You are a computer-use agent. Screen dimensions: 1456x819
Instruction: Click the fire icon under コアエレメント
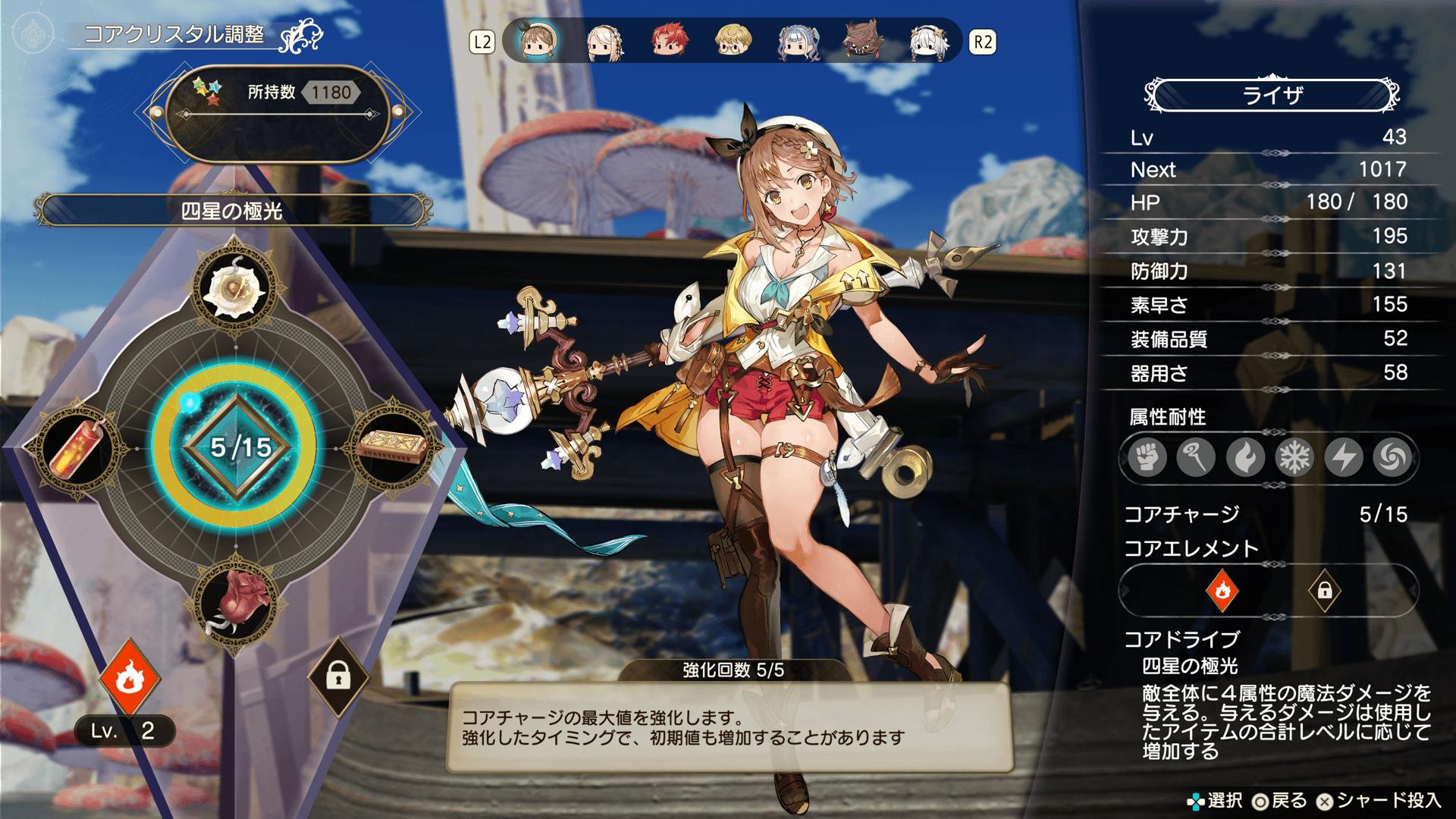(x=1222, y=590)
